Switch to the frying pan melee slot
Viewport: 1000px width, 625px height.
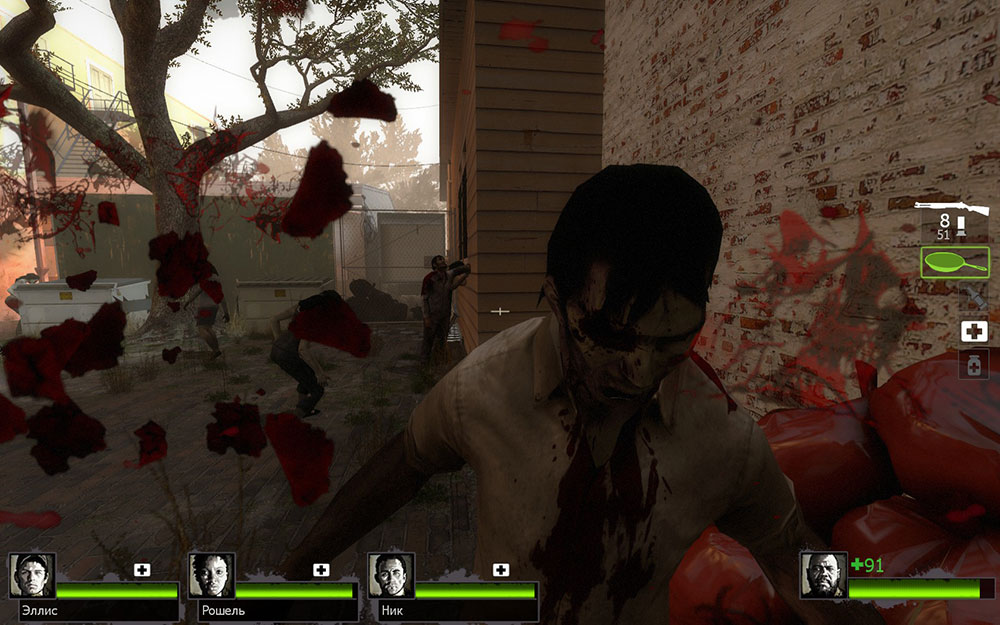[x=954, y=263]
